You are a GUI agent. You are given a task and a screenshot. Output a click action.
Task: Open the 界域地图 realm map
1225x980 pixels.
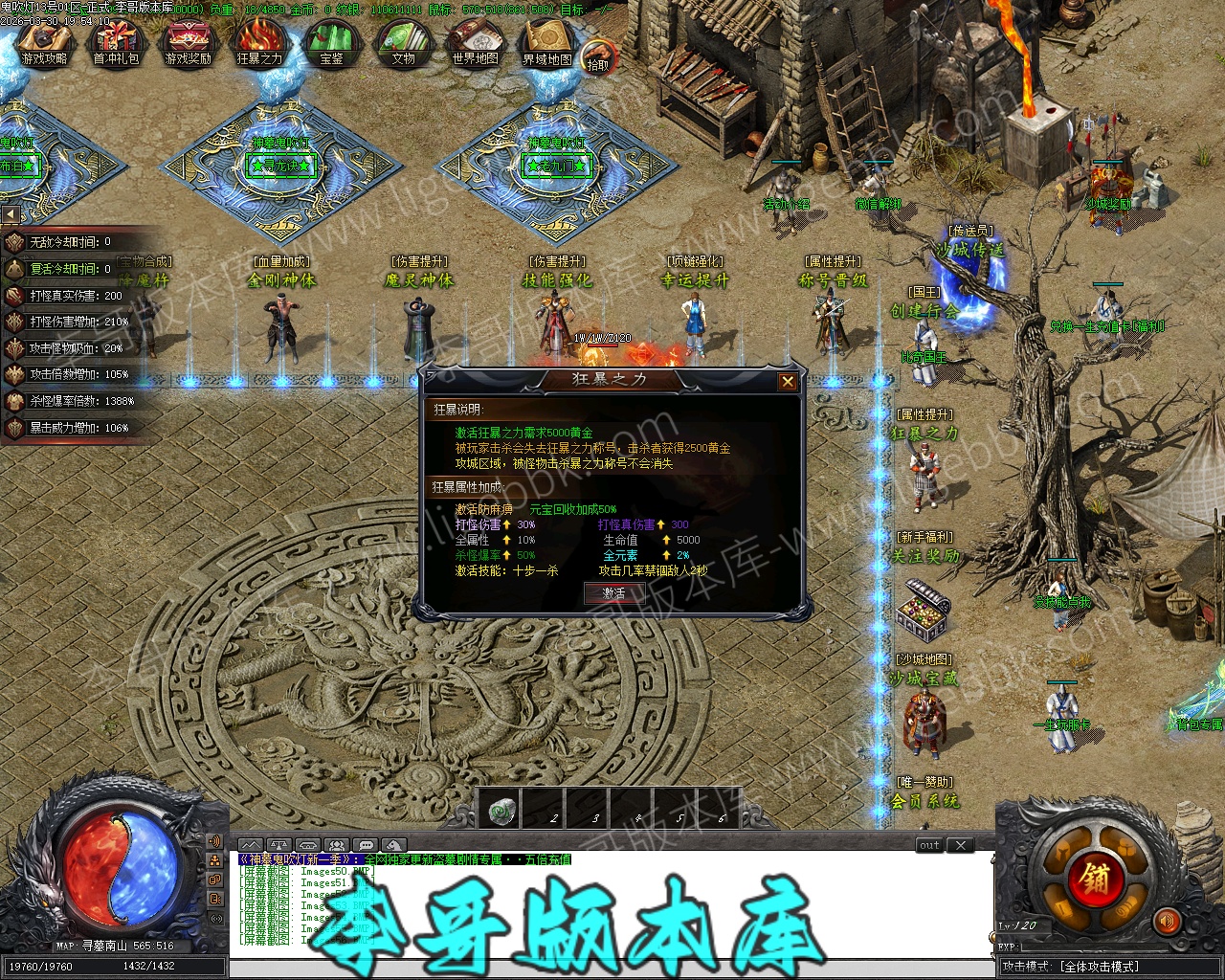point(546,45)
